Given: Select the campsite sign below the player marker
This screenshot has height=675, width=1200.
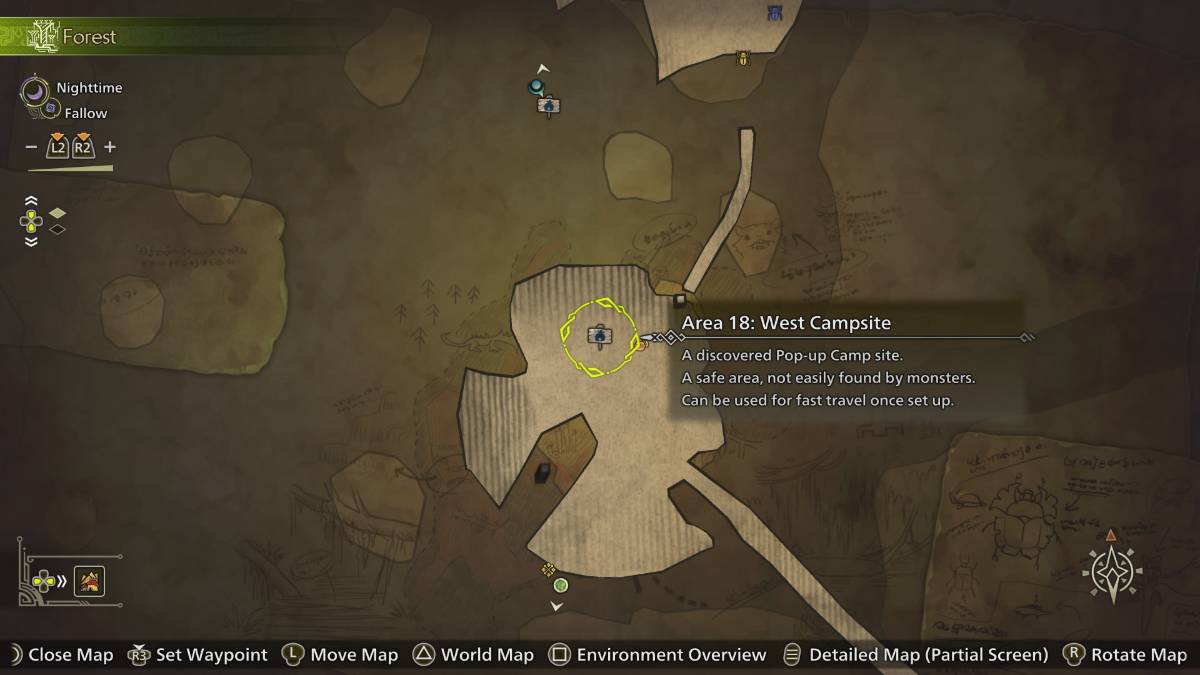Looking at the screenshot, I should point(548,105).
